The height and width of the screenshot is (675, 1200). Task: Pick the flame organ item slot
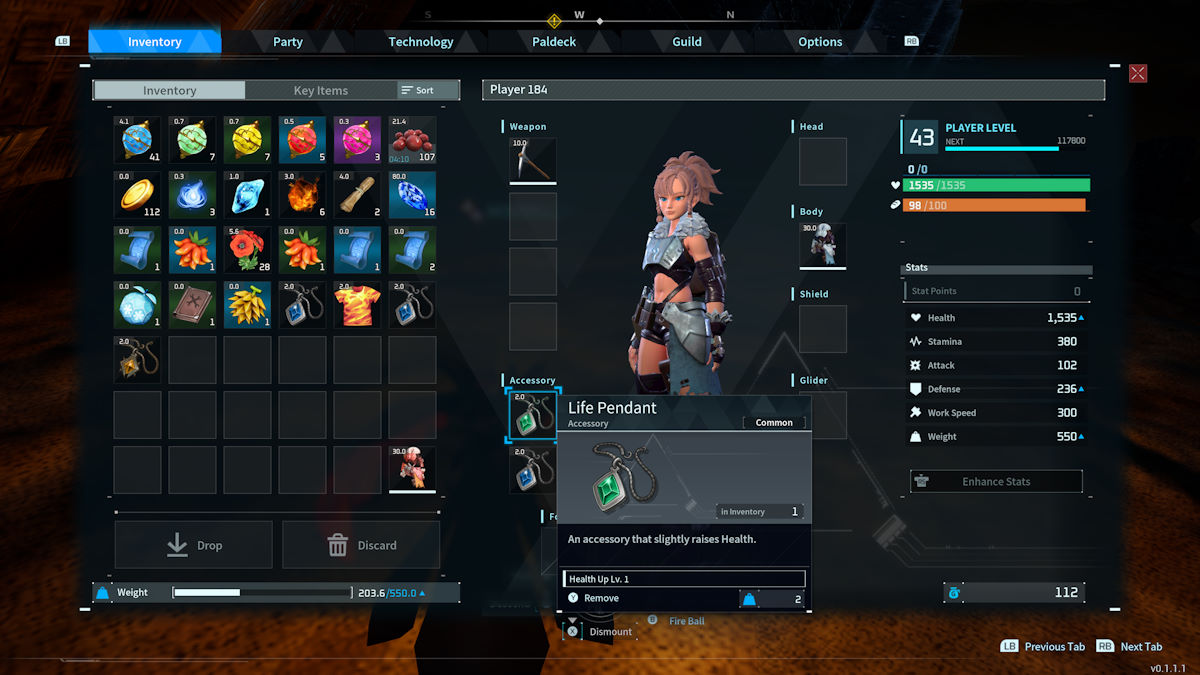(x=302, y=195)
